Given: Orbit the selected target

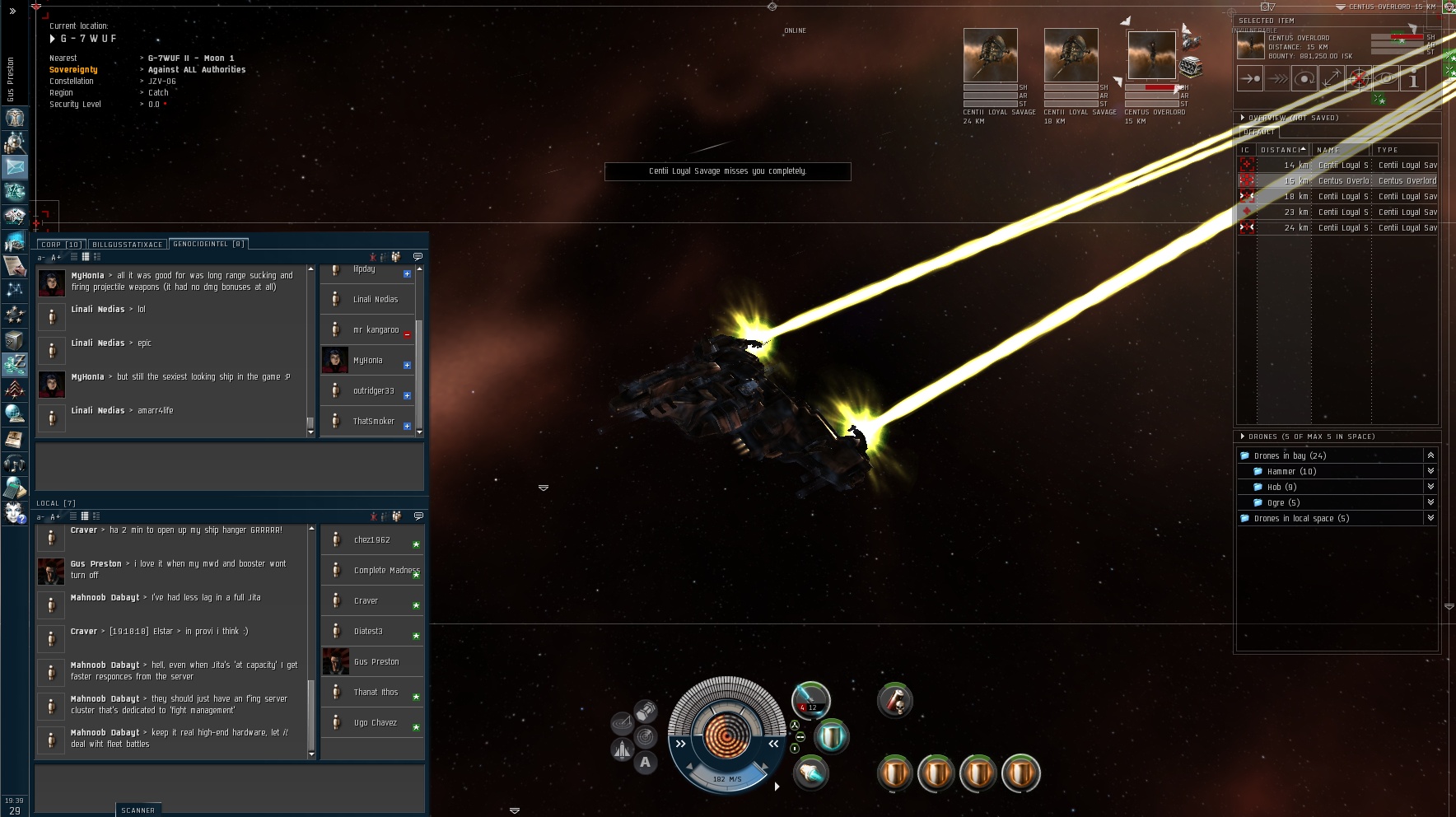Looking at the screenshot, I should coord(1304,79).
